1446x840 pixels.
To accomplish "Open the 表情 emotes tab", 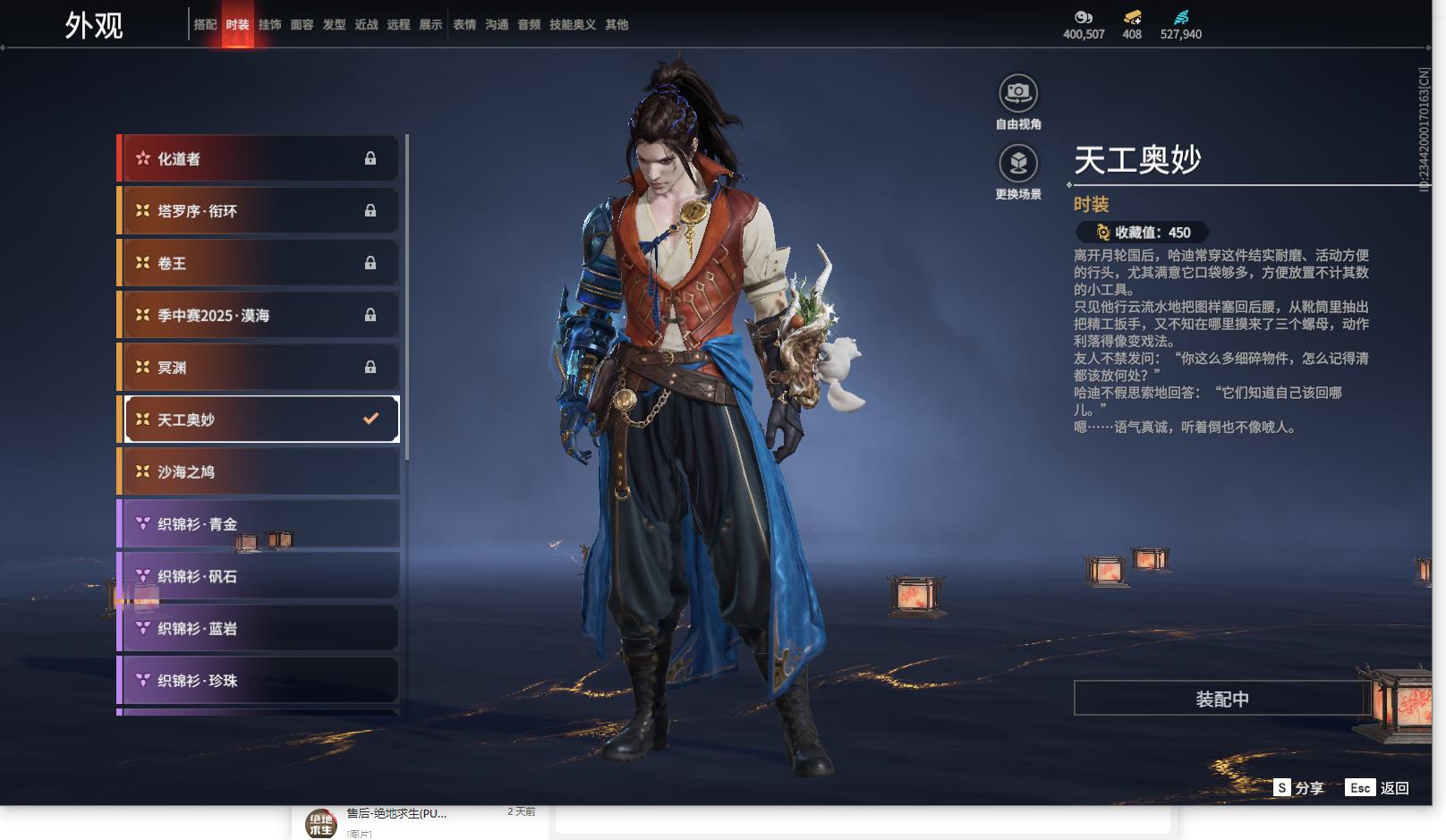I will (464, 25).
